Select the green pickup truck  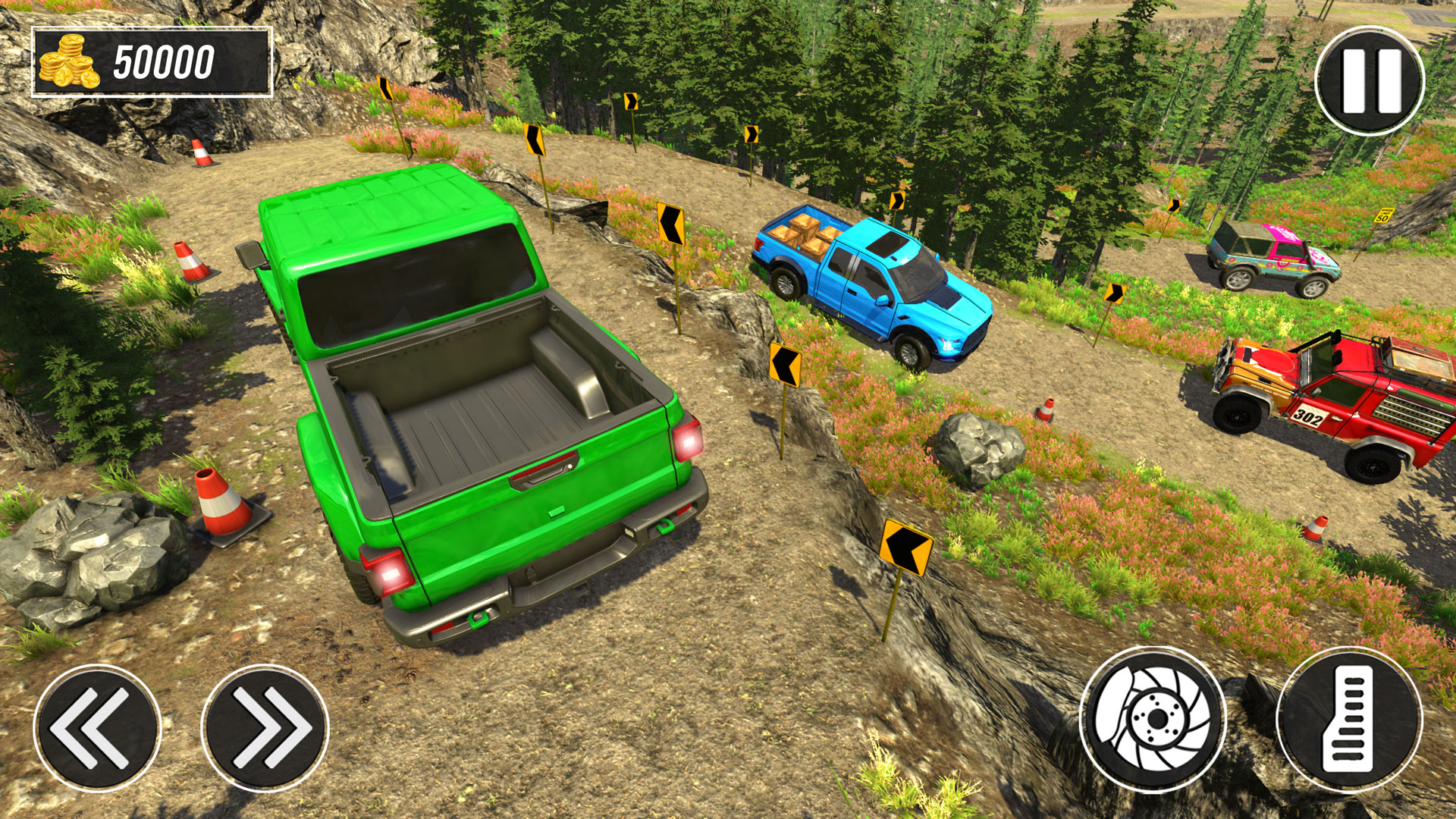click(470, 402)
